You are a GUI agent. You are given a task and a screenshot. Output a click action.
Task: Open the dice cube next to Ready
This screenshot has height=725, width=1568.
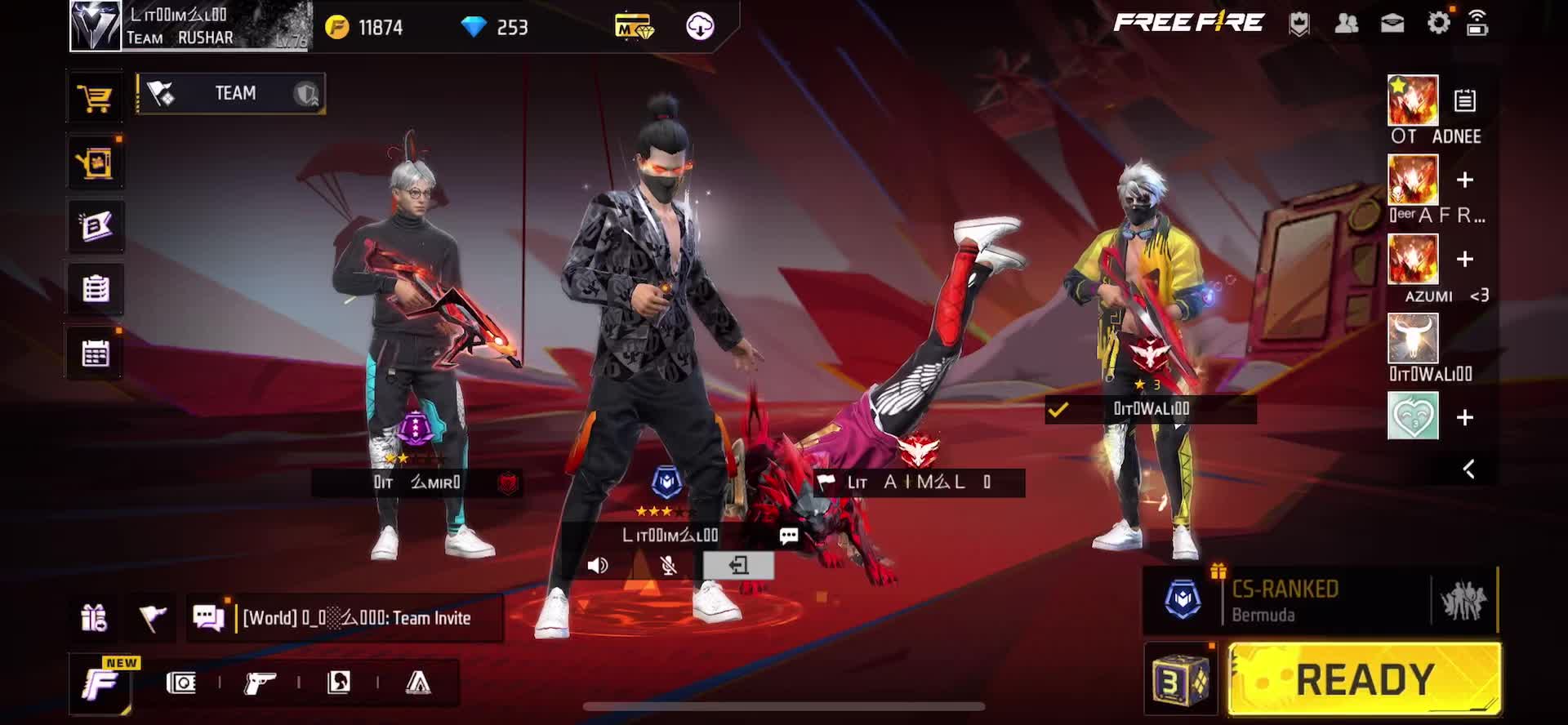(1179, 679)
